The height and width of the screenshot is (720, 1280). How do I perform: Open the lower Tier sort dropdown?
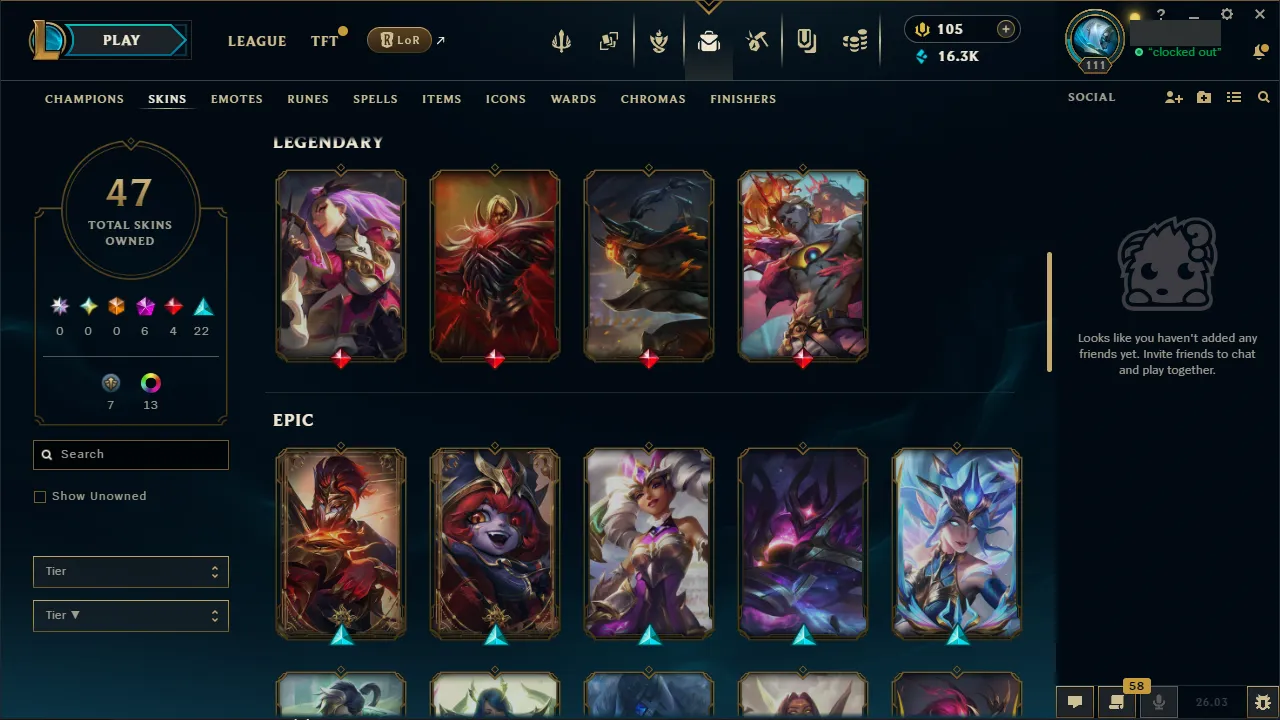click(x=130, y=615)
